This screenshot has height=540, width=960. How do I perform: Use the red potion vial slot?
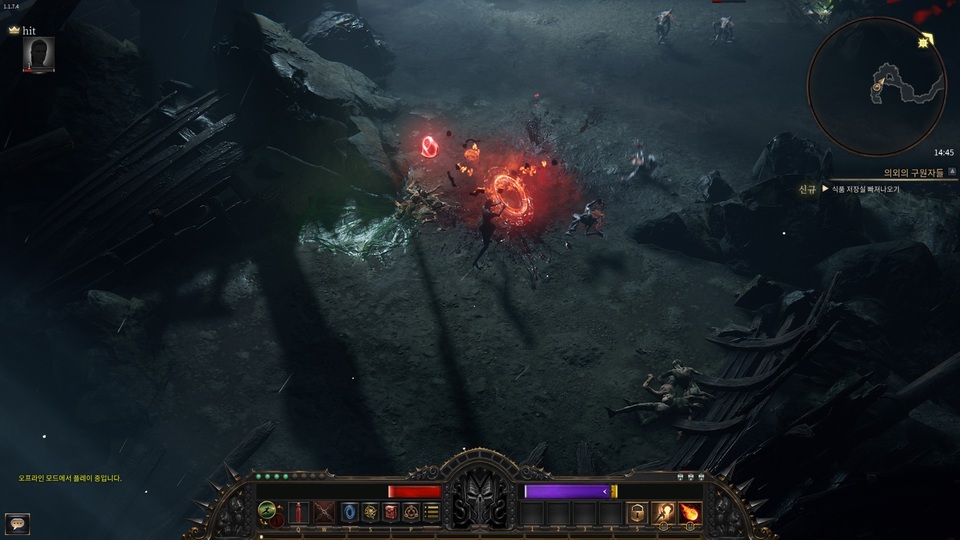(x=297, y=513)
